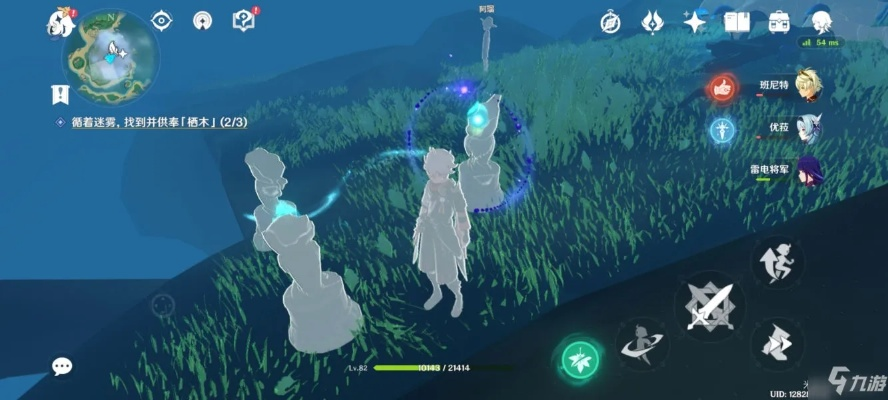Open the wish star icon
This screenshot has height=400, width=888.
coord(694,21)
